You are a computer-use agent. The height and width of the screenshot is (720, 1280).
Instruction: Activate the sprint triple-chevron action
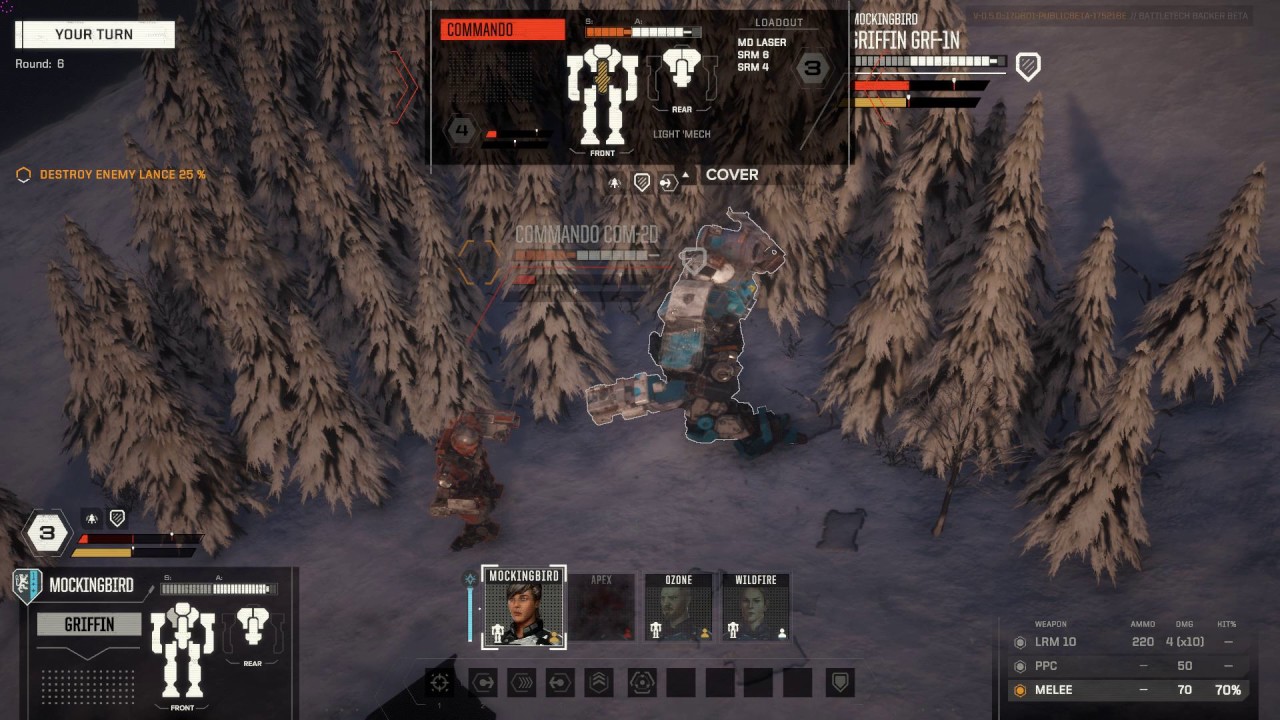tap(522, 683)
